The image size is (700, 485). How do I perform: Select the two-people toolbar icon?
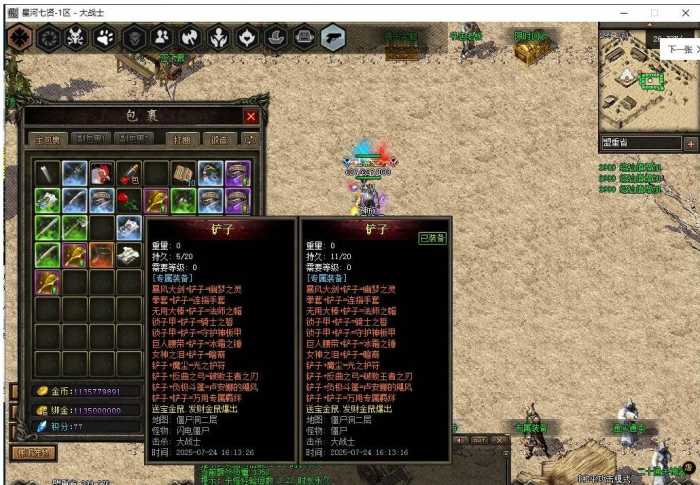[x=162, y=39]
